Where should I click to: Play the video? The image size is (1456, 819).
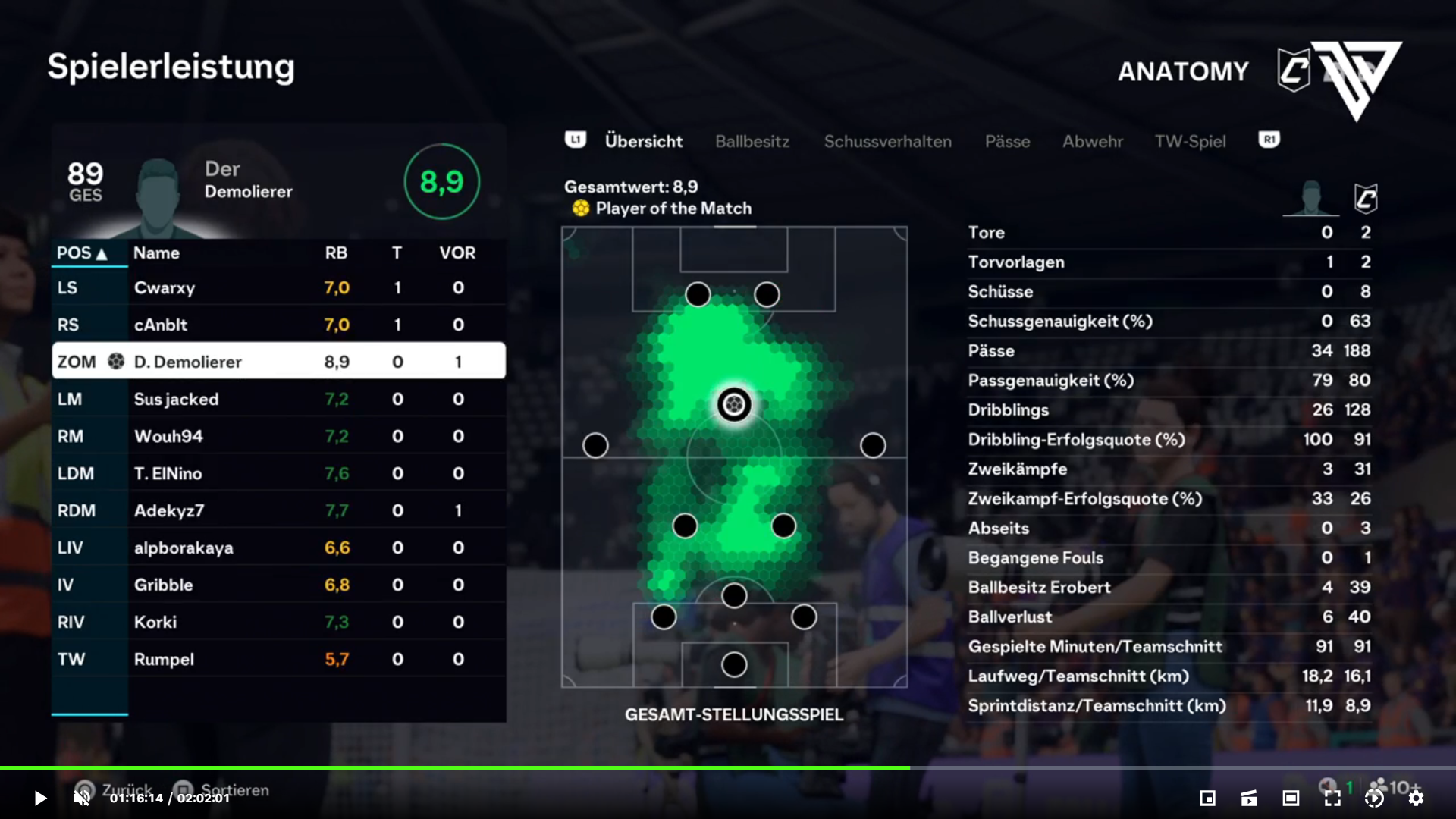40,798
